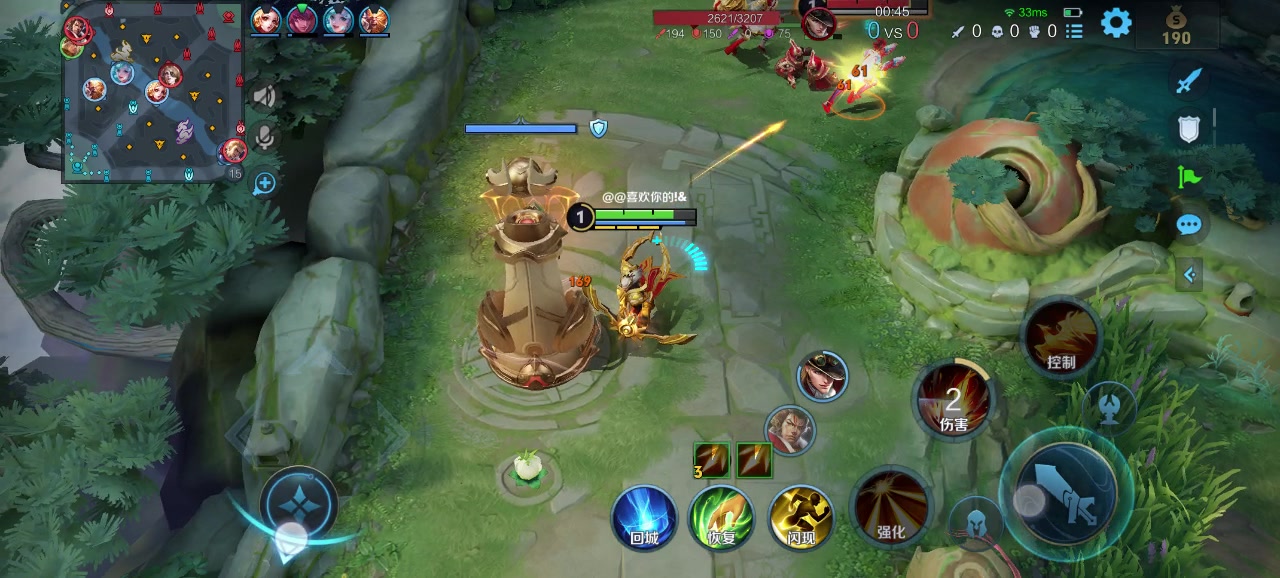The image size is (1280, 578).
Task: Send the shield retreat signal
Action: (1188, 128)
